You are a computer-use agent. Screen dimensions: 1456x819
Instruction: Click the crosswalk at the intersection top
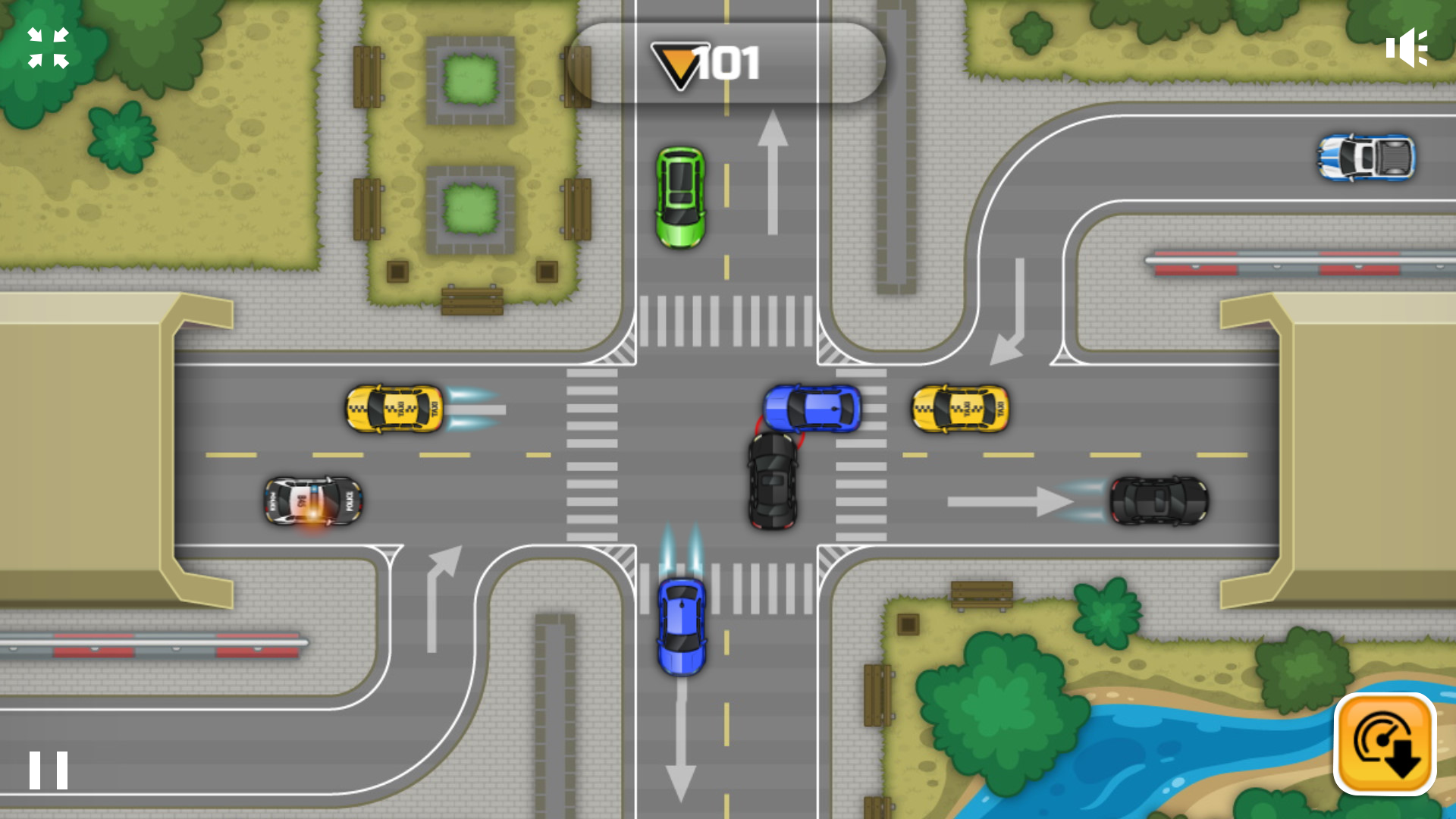[x=728, y=322]
